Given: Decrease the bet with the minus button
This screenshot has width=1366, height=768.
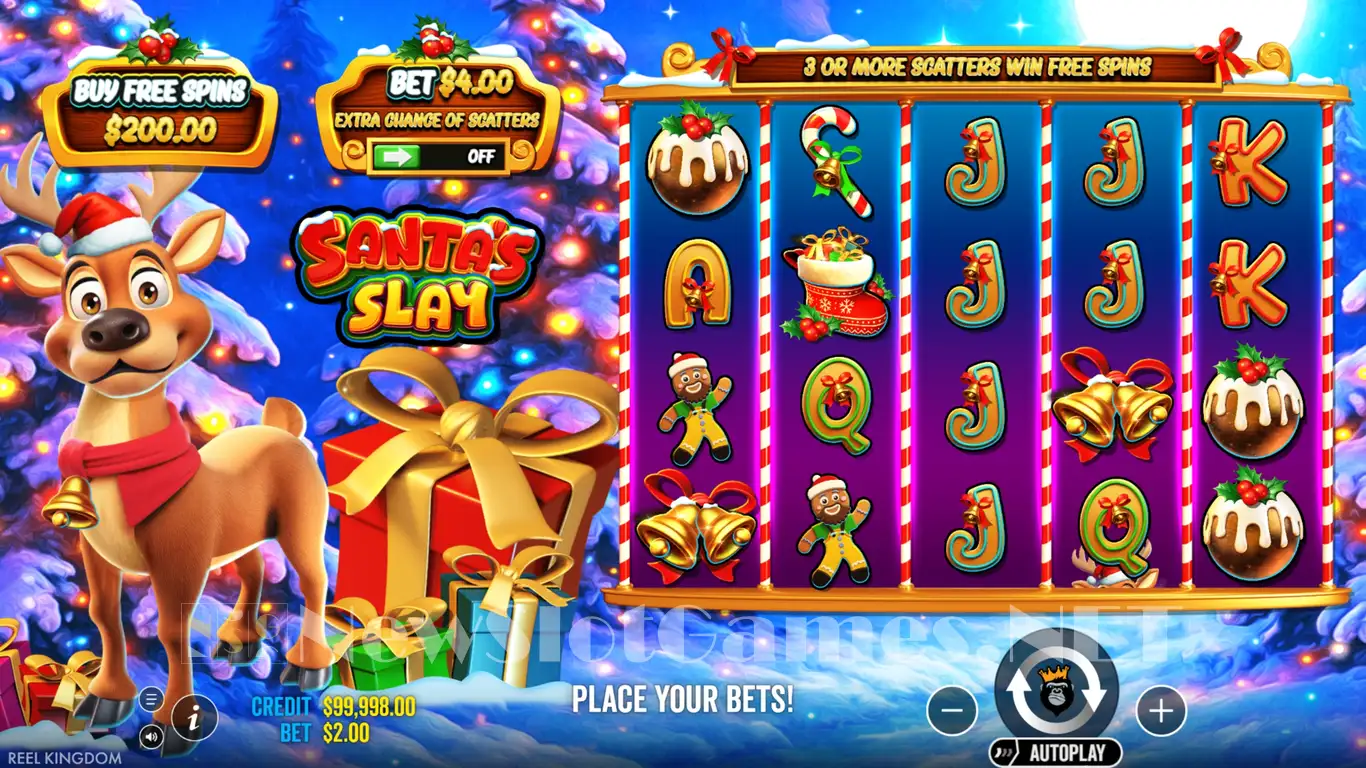Looking at the screenshot, I should (x=952, y=711).
